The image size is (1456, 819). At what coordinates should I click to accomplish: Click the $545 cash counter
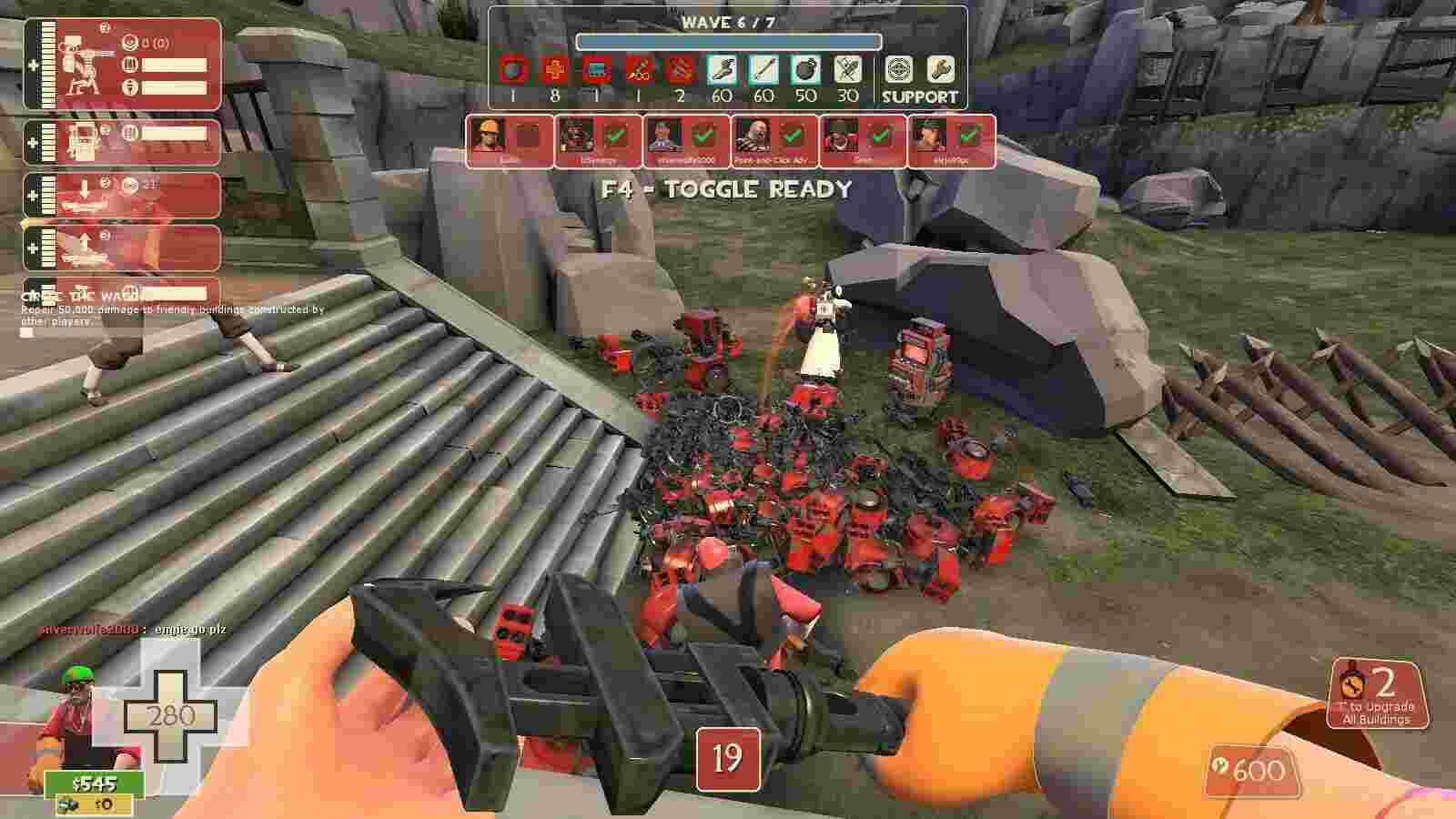[94, 784]
